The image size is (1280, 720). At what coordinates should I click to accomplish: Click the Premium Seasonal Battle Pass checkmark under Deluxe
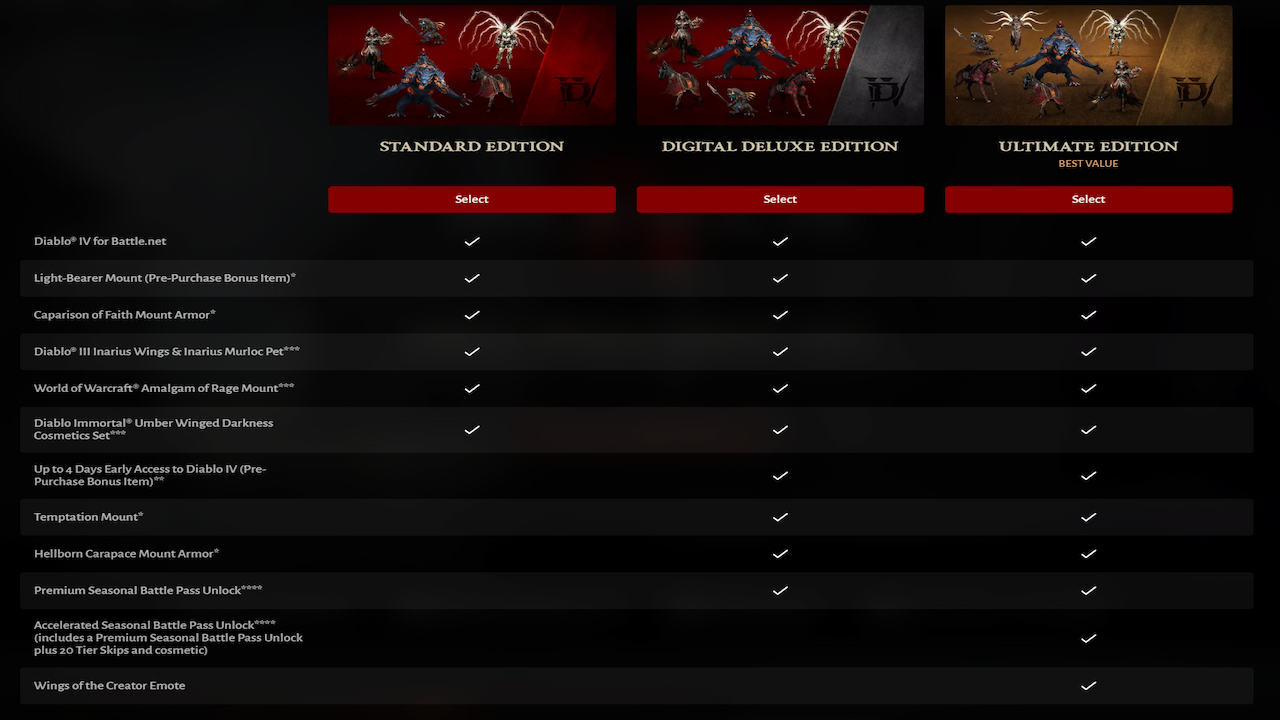point(780,590)
